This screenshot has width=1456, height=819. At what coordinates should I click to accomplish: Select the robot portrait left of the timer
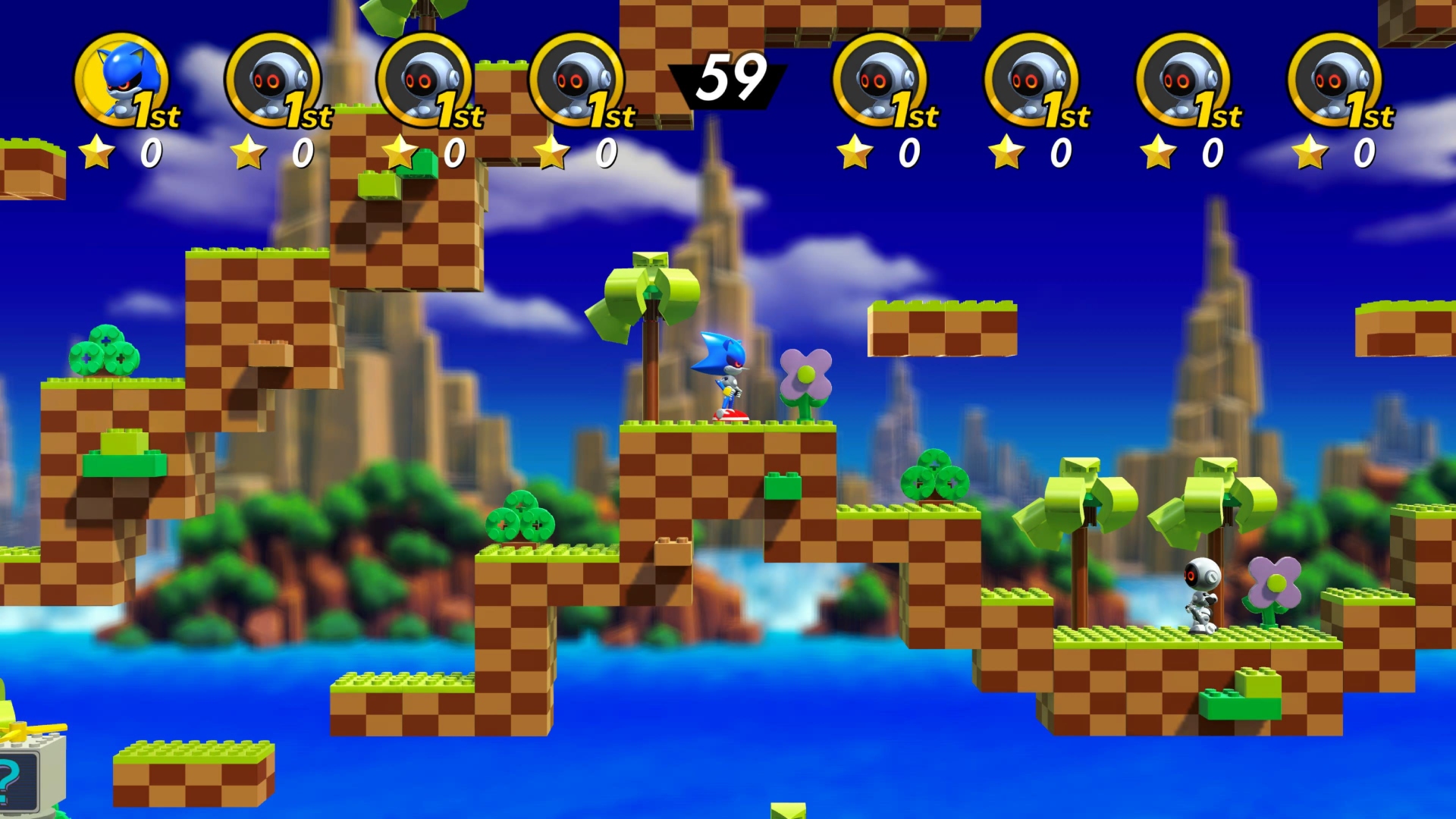coord(574,80)
